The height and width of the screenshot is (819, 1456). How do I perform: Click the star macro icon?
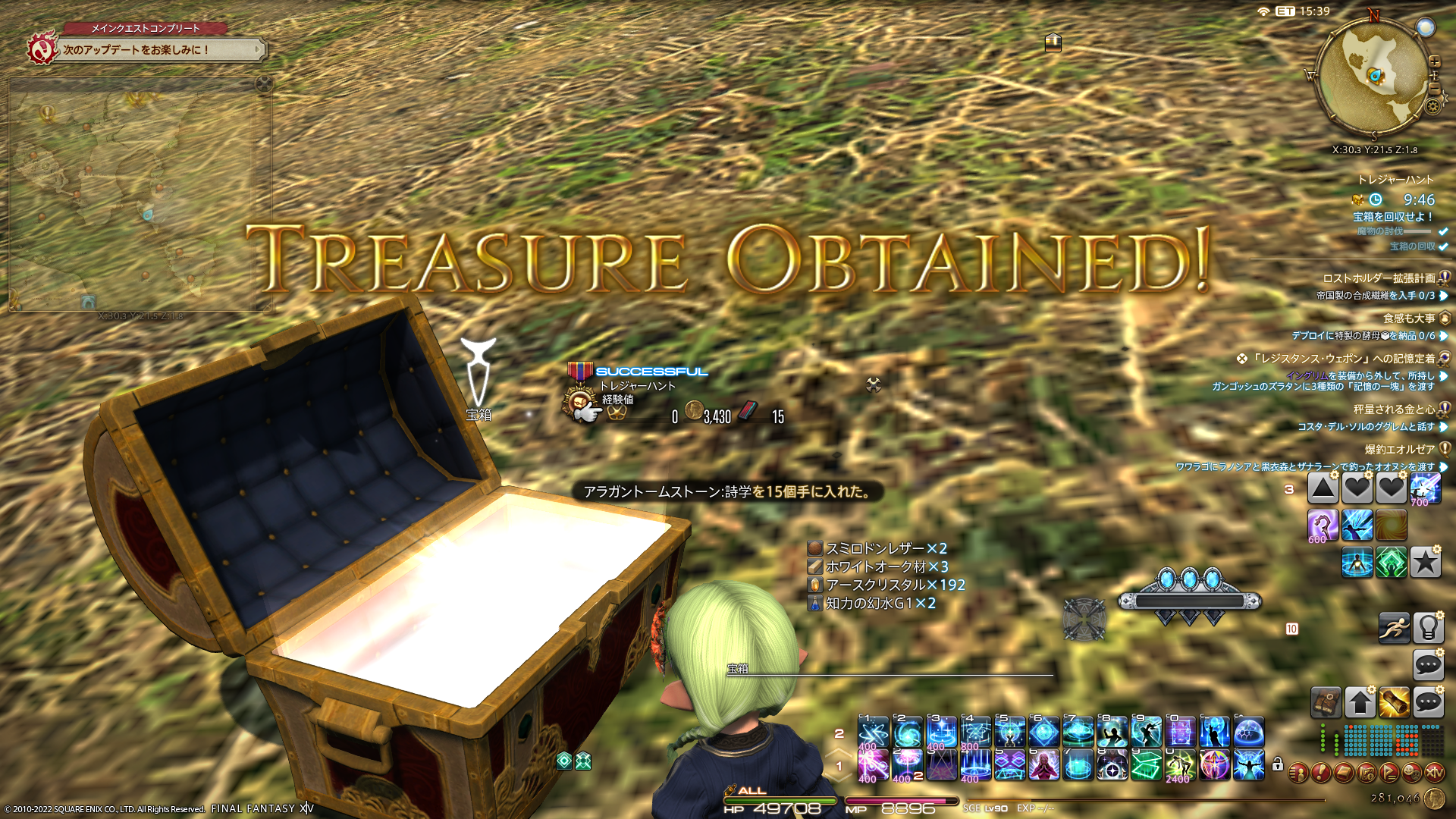click(1425, 563)
